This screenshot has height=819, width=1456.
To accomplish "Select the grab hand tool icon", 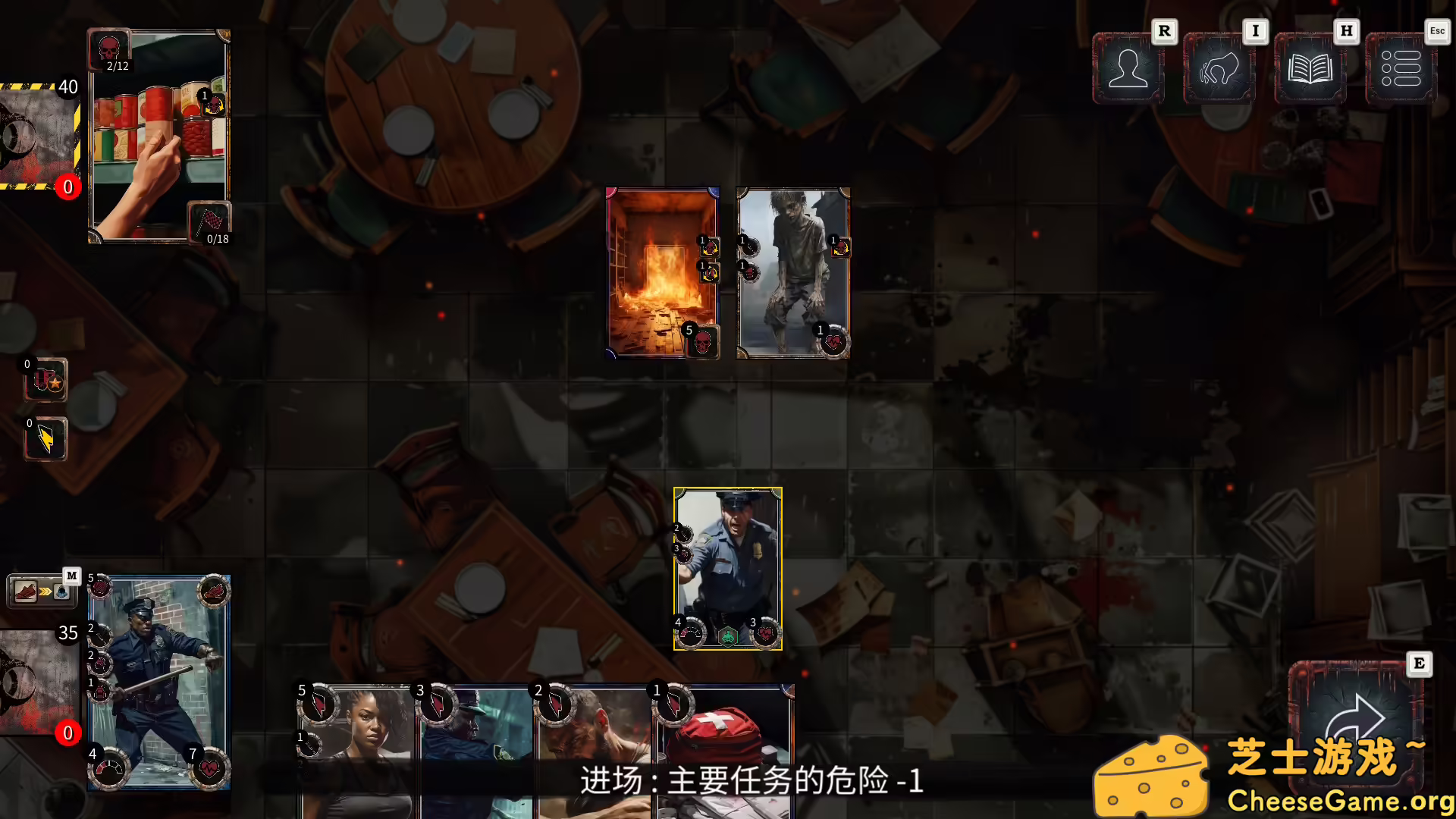I will (x=1219, y=70).
